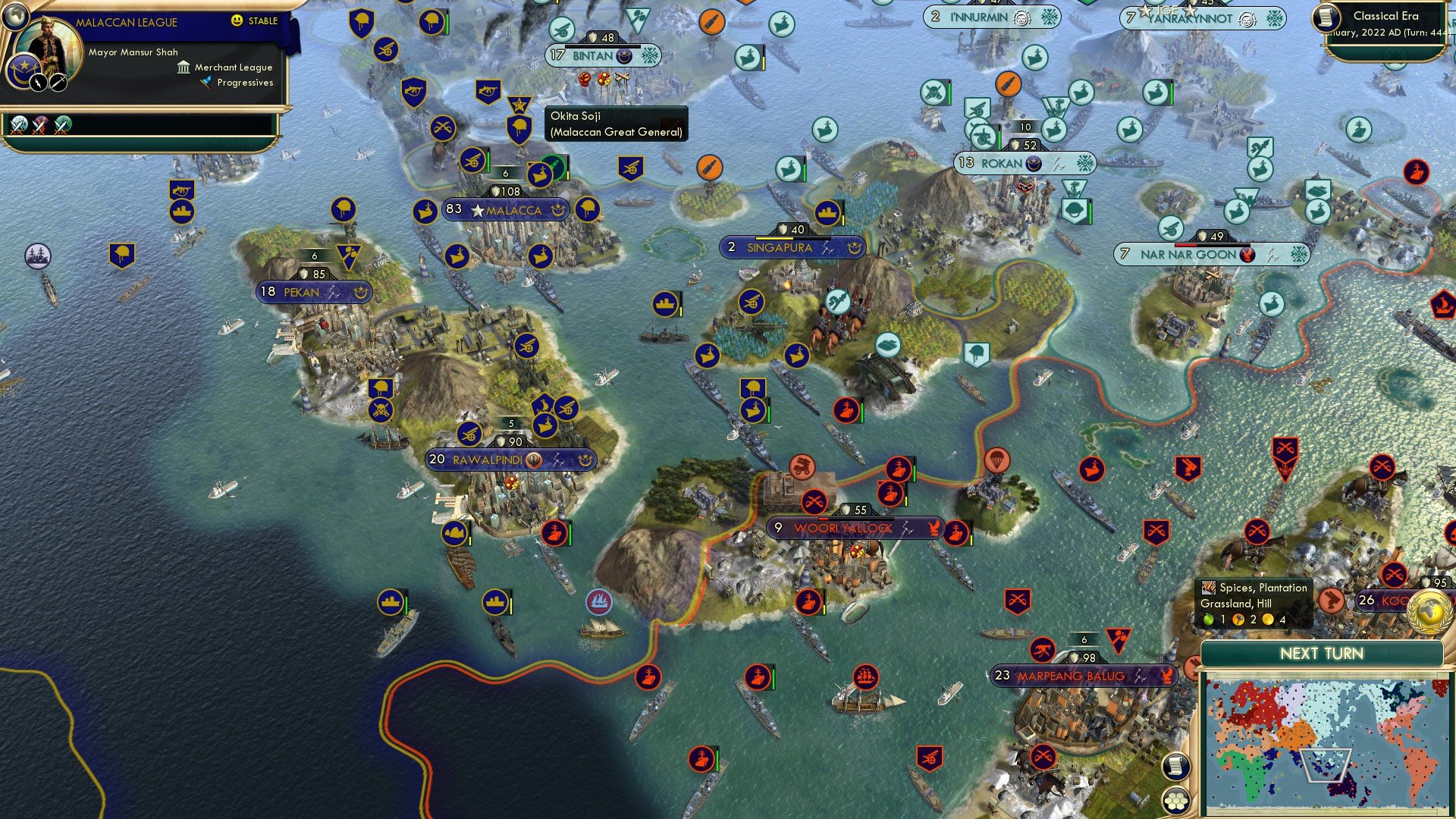Viewport: 1456px width, 819px height.
Task: Click Malacca's 108 defense strength bar
Action: pos(506,190)
